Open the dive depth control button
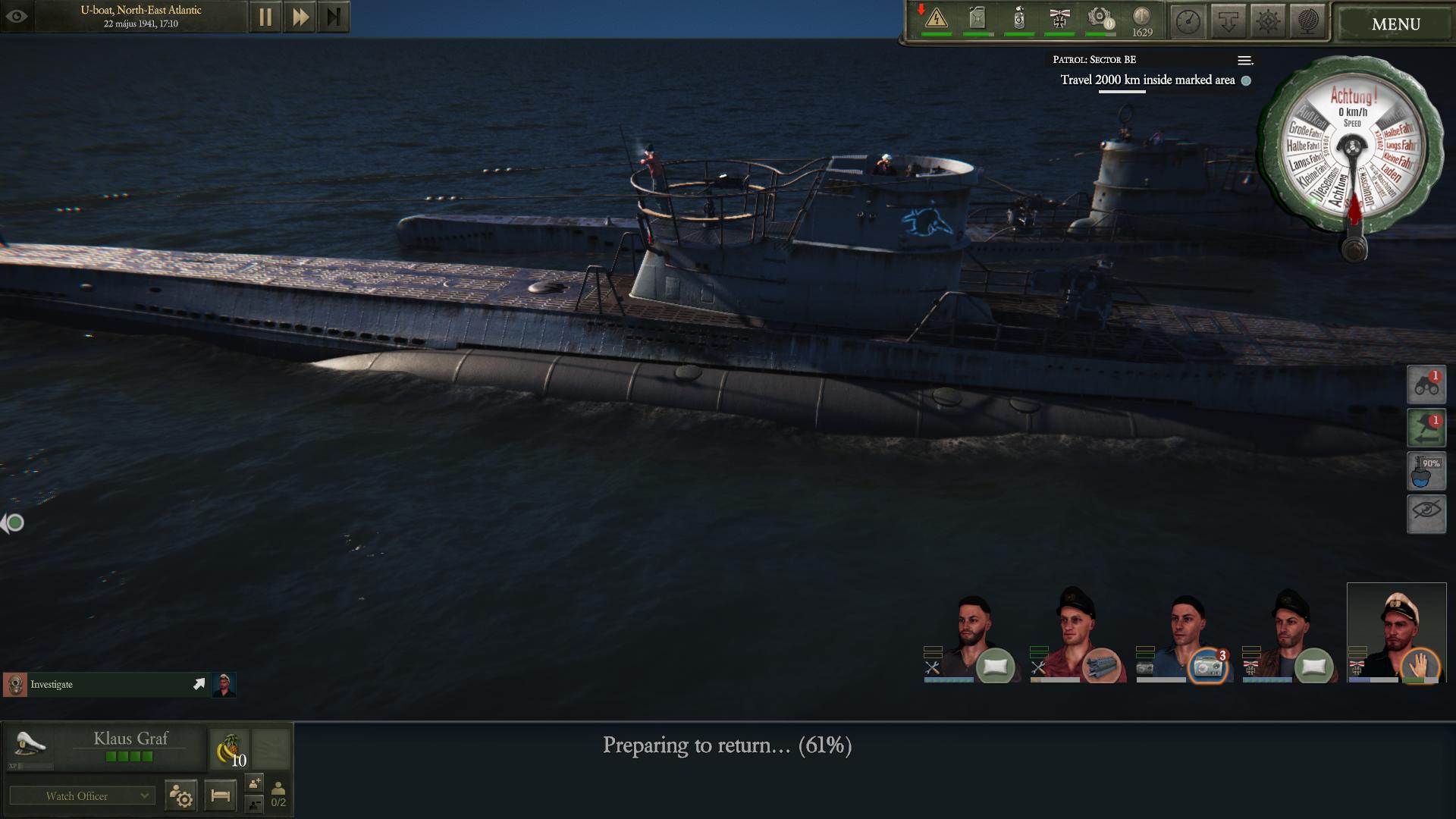Viewport: 1456px width, 819px height. point(1228,22)
